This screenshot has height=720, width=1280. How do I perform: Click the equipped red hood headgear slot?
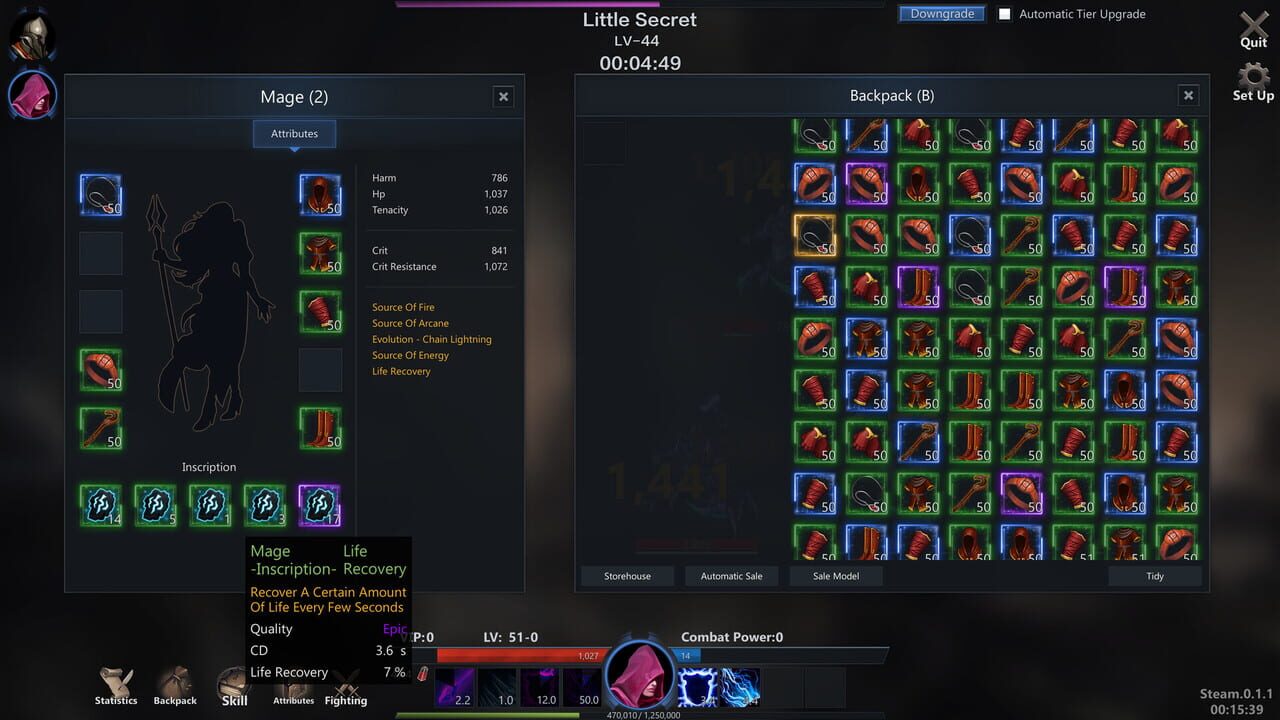[x=319, y=195]
